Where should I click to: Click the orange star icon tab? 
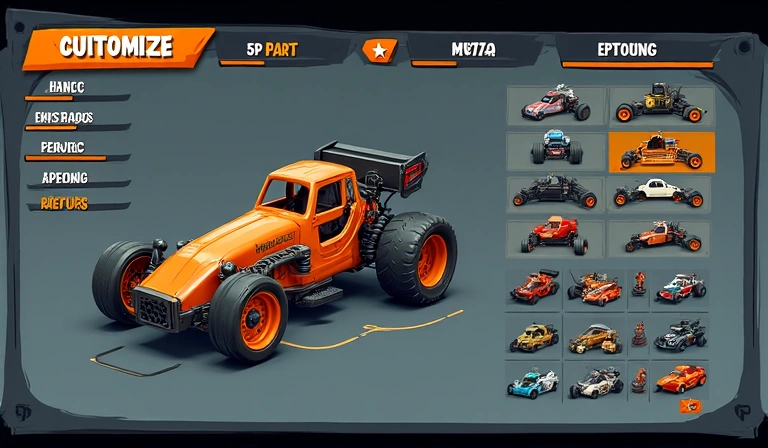[x=378, y=49]
